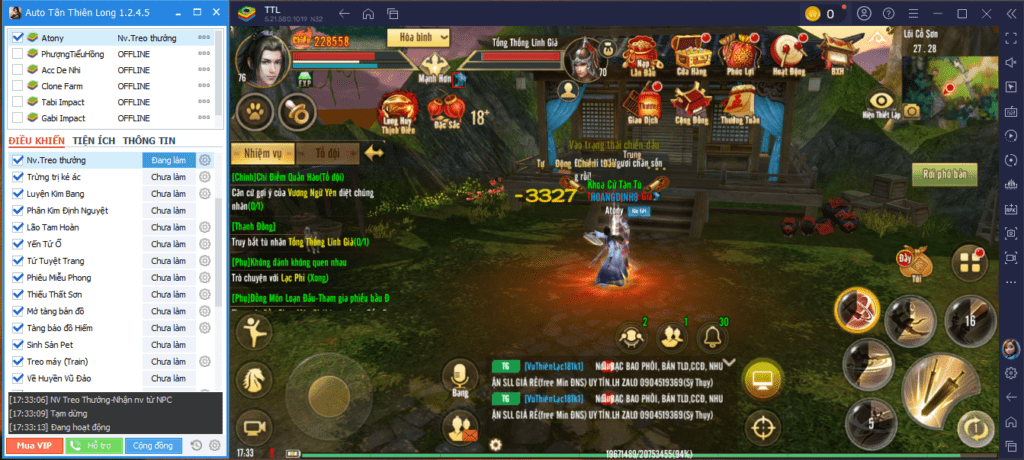Viewport: 1024px width, 460px height.
Task: Click the Mua VIP button in Auto tool
Action: (35, 445)
